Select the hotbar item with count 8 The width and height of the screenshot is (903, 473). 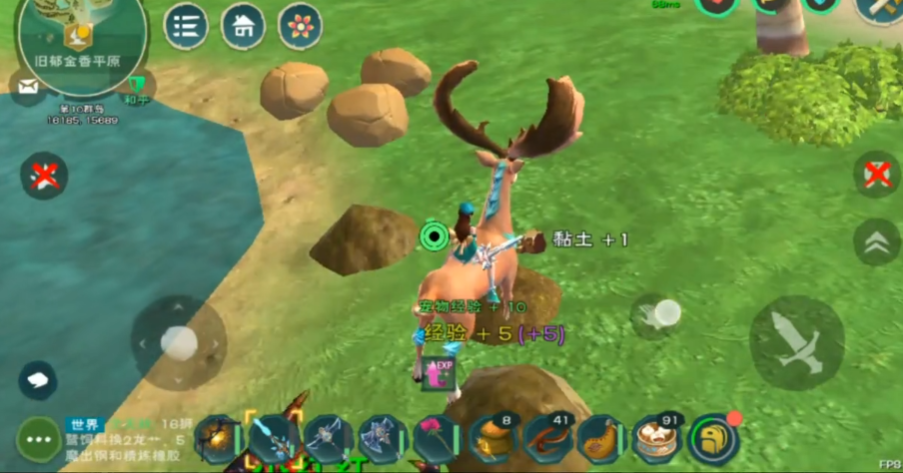tap(492, 439)
